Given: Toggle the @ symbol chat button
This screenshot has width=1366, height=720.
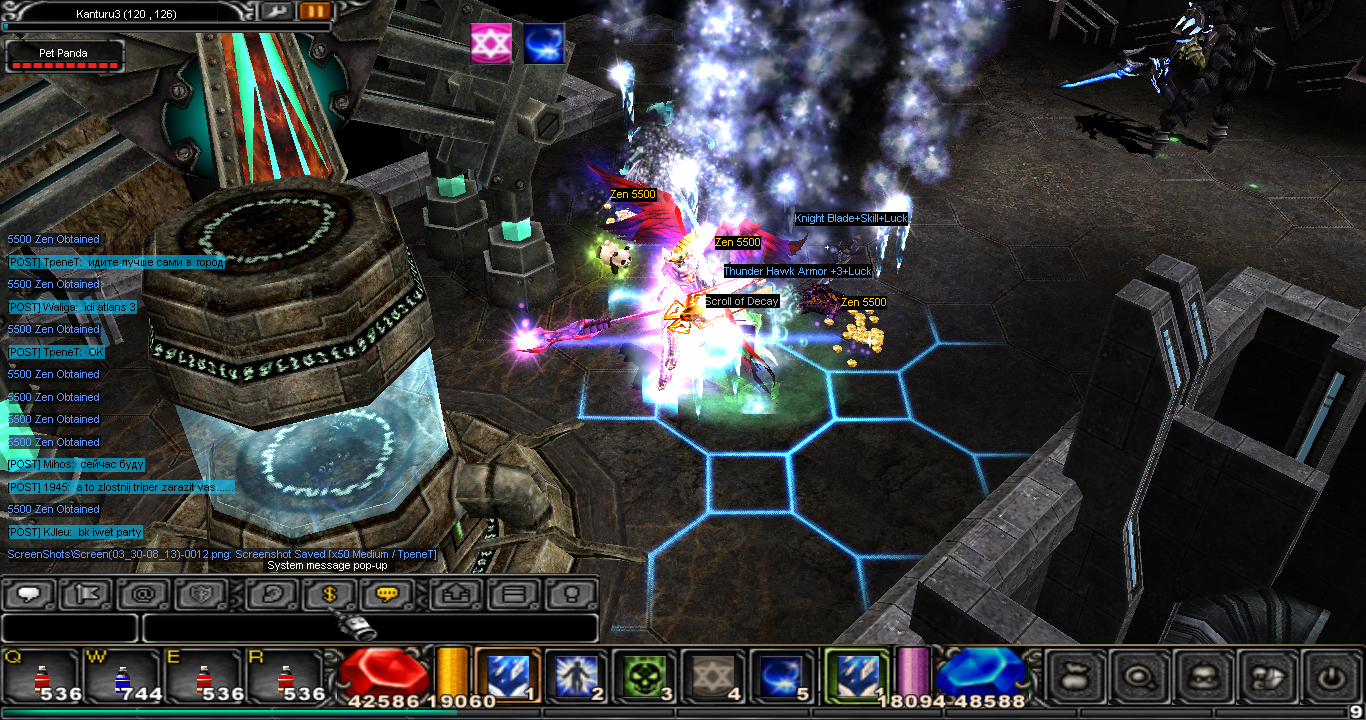Looking at the screenshot, I should pyautogui.click(x=142, y=594).
